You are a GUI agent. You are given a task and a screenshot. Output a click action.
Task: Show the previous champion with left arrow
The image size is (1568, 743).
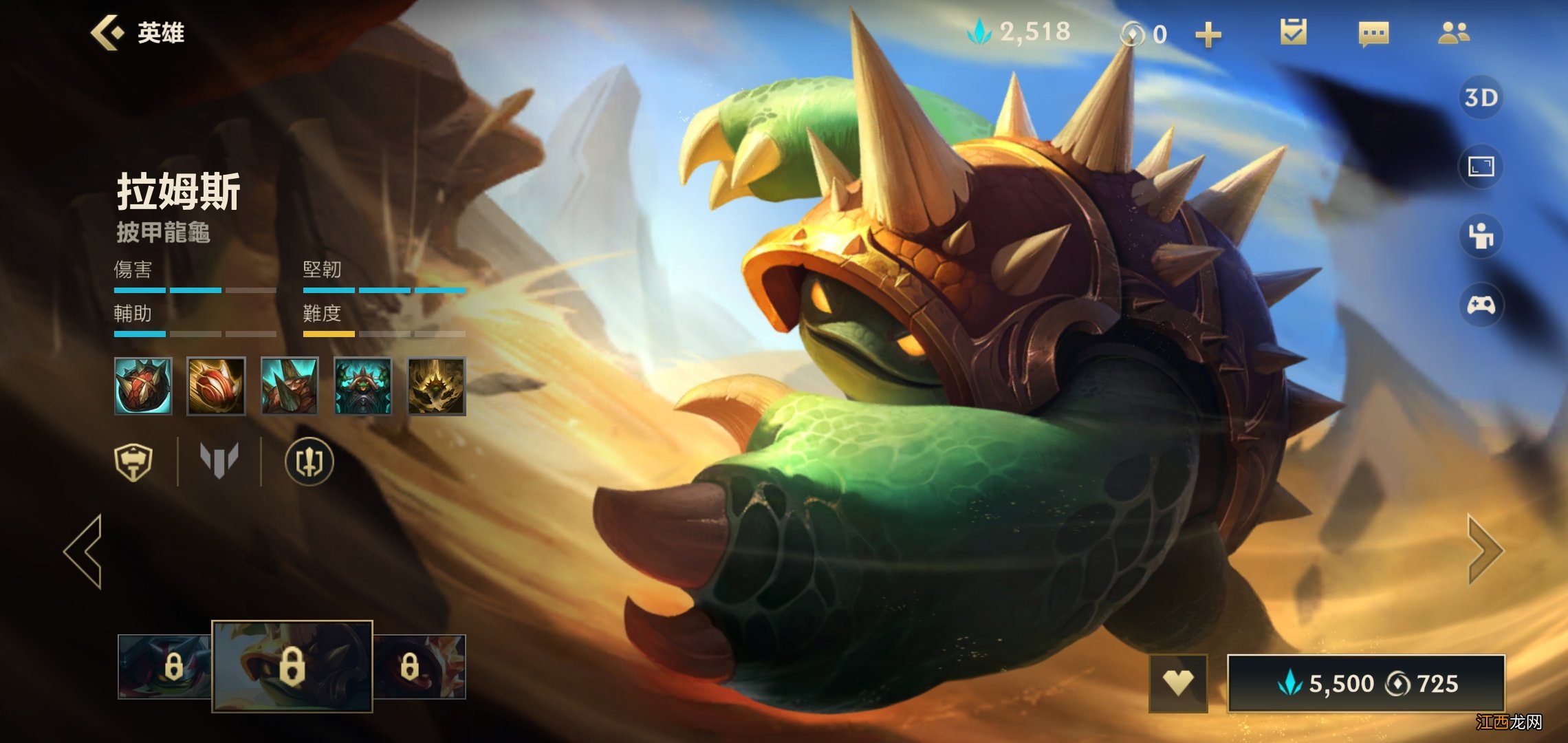[84, 550]
